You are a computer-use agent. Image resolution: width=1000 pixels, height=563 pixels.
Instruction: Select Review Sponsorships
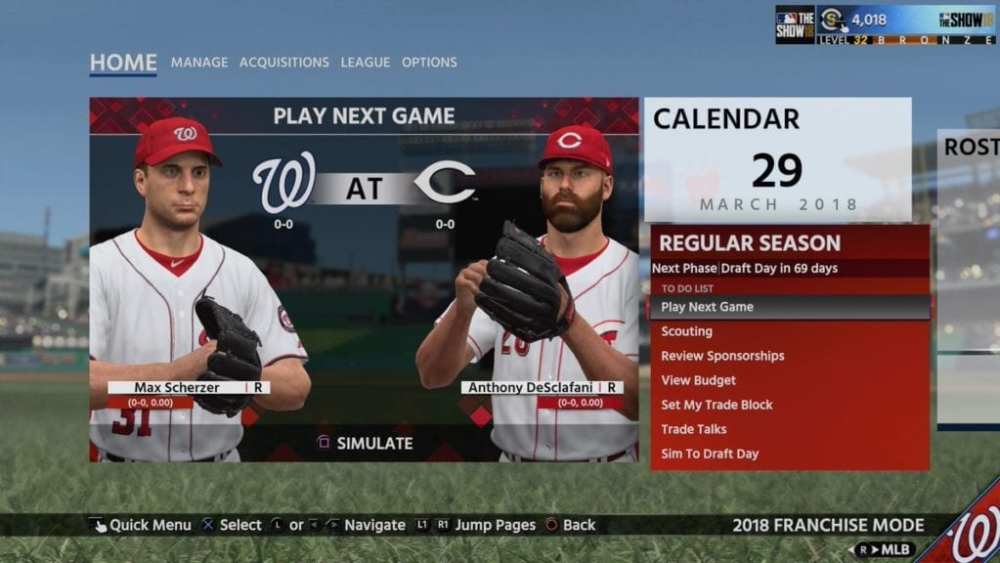coord(722,356)
